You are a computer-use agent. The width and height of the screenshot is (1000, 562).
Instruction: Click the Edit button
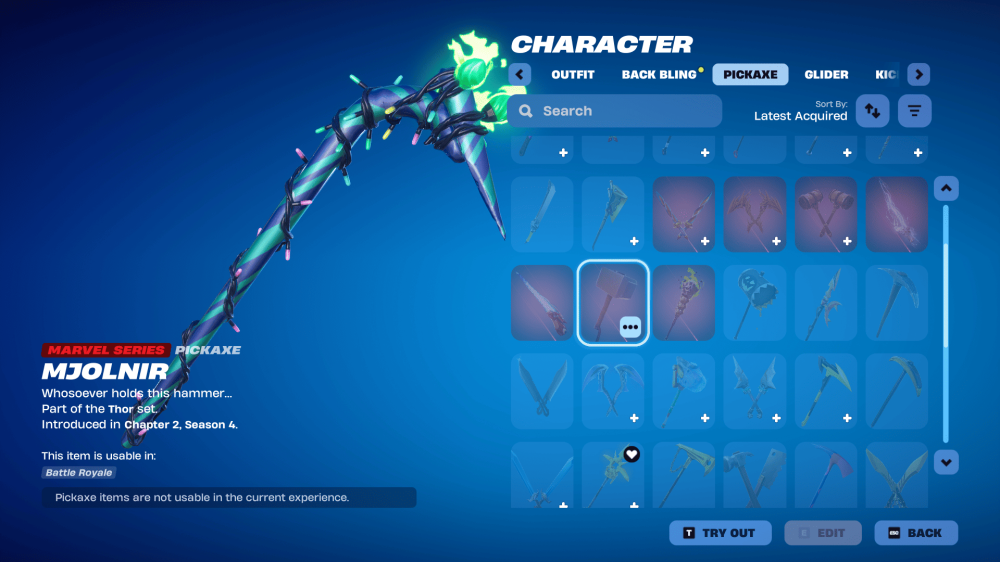[x=821, y=533]
